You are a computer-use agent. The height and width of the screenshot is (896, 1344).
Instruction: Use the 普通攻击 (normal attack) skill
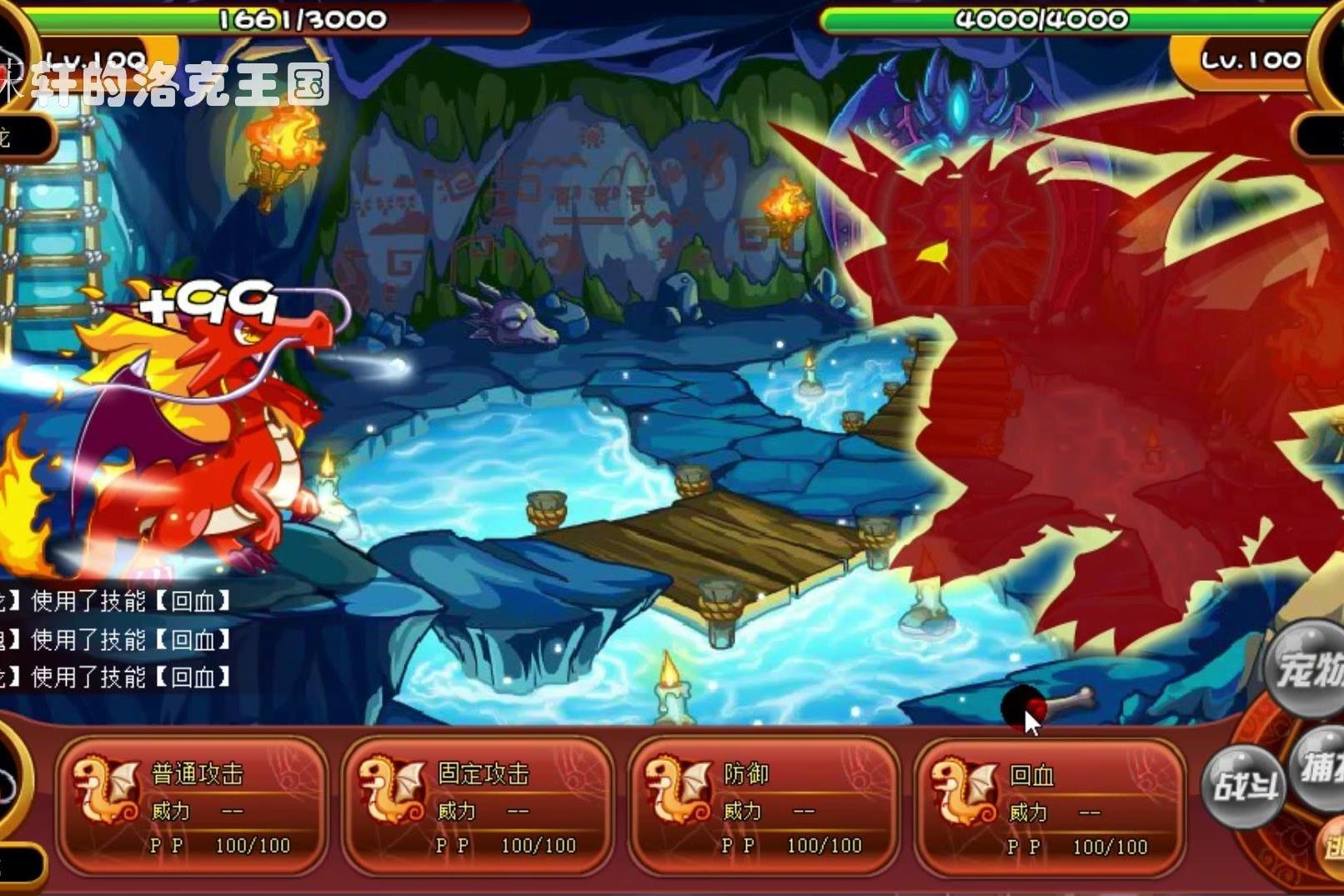pos(192,805)
